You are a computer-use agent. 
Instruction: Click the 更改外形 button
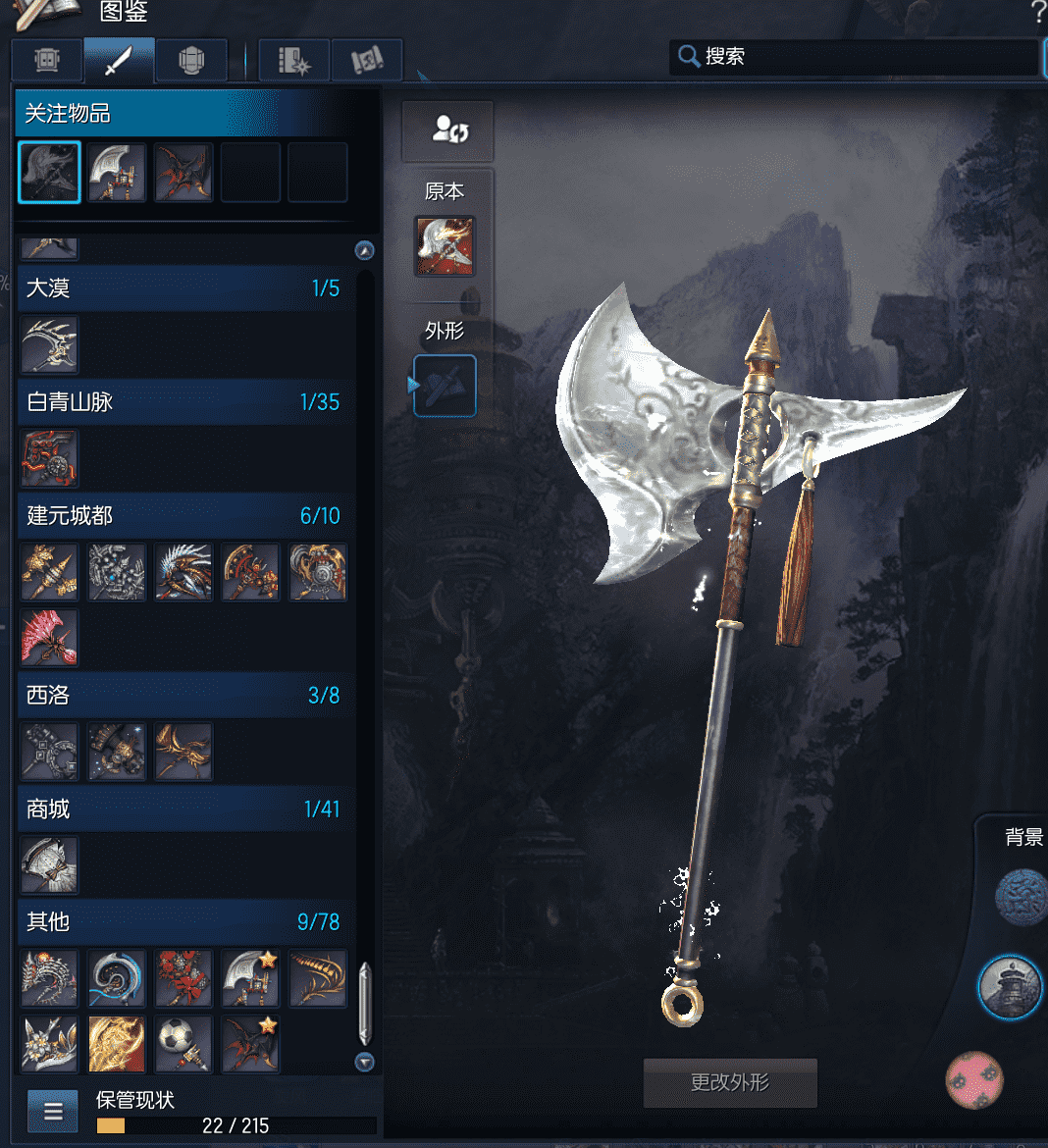click(730, 1082)
